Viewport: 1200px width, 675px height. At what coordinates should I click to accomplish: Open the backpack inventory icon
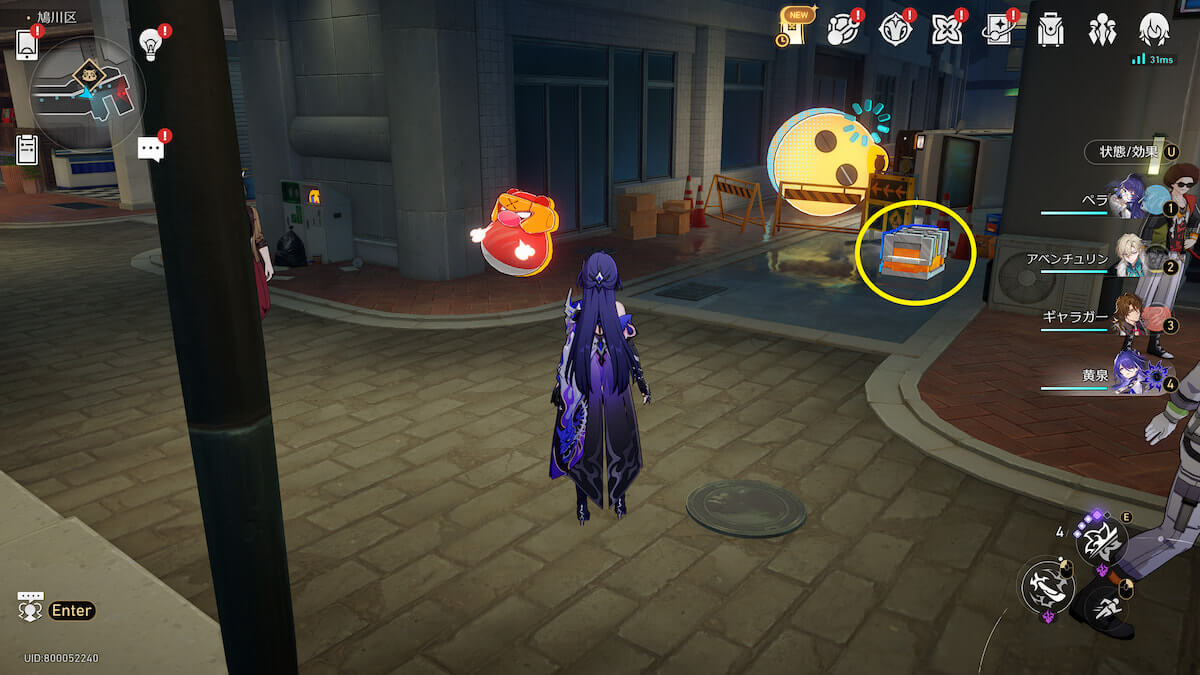tap(1050, 30)
